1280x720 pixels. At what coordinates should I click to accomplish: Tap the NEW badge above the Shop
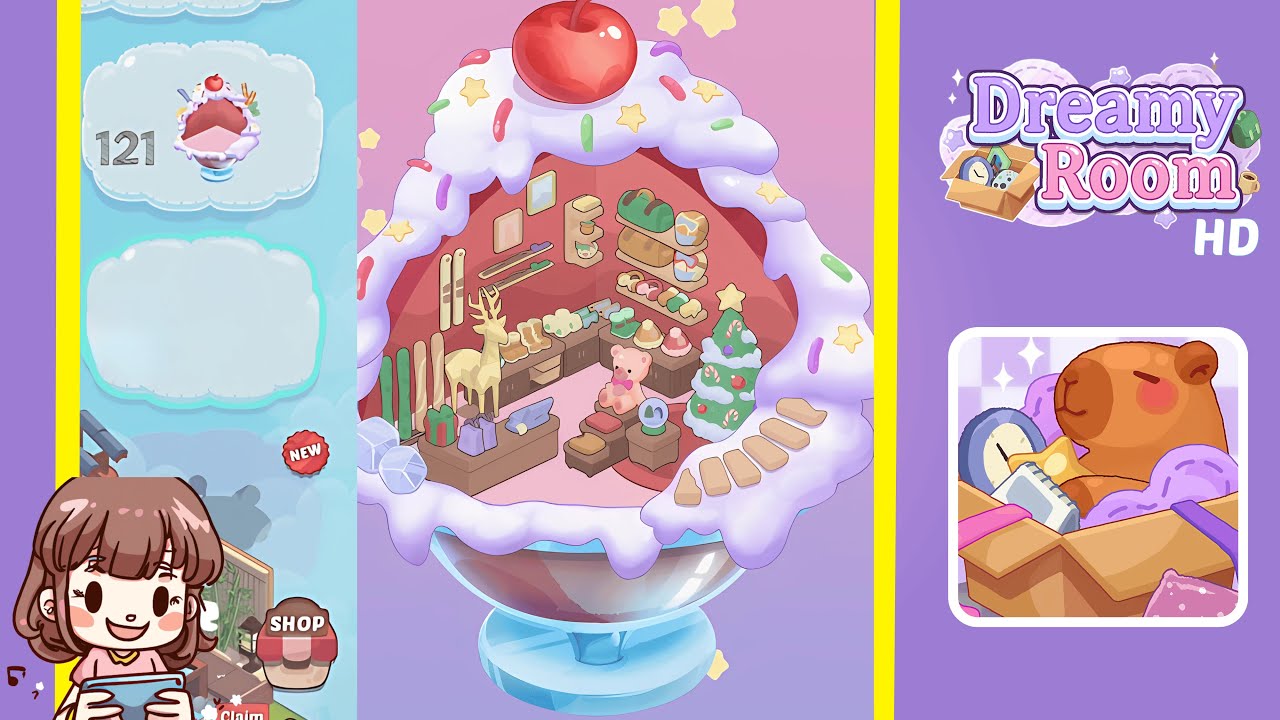pyautogui.click(x=307, y=451)
